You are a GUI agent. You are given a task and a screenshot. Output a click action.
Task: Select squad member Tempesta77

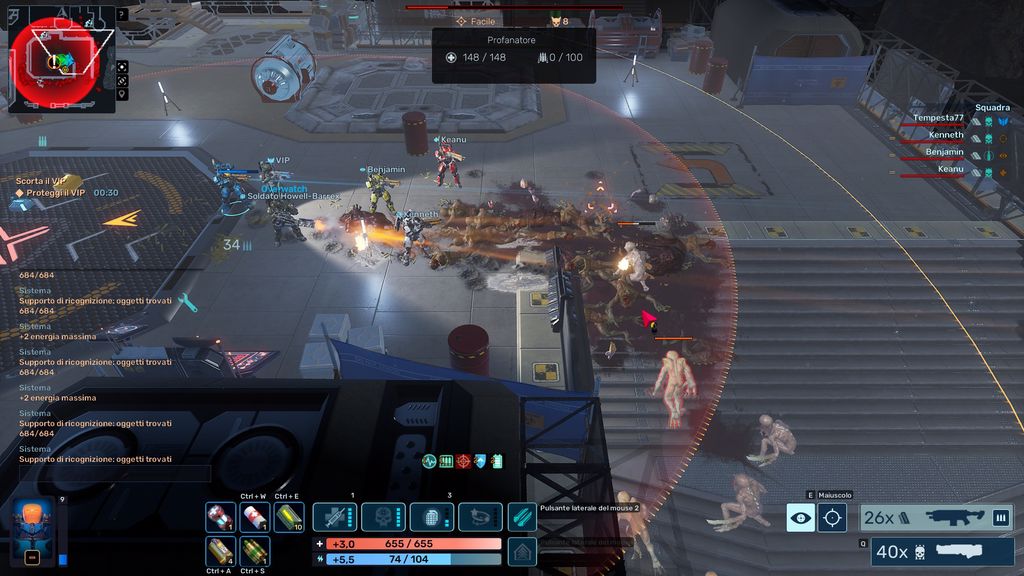coord(940,118)
